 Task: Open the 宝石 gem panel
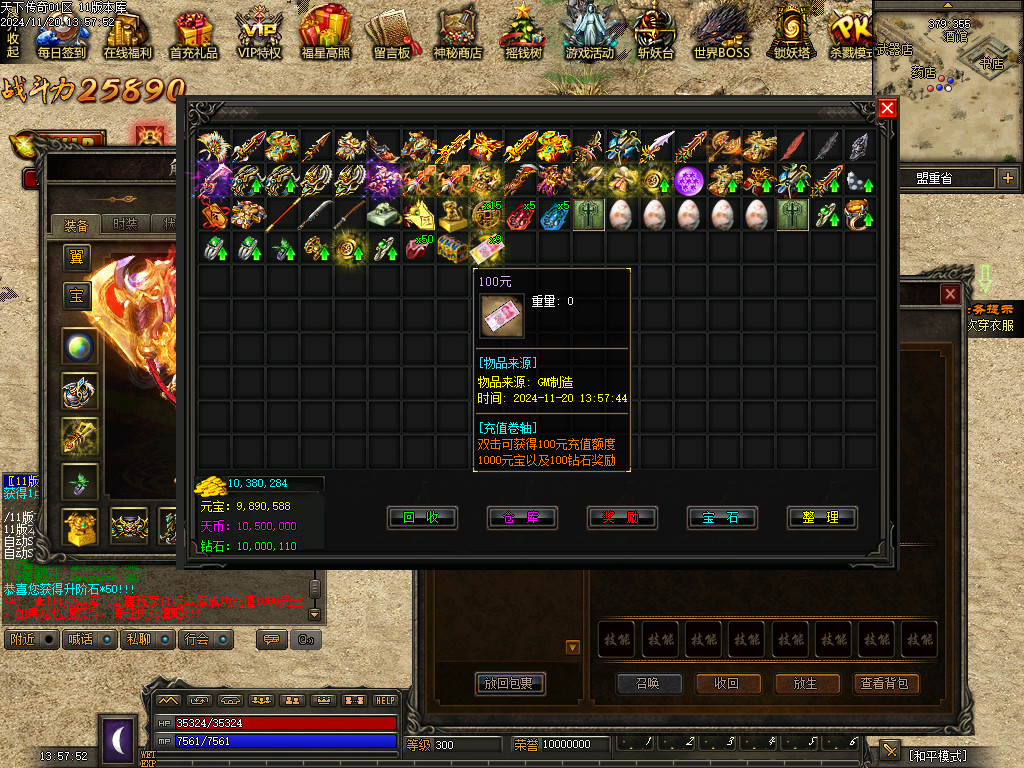click(721, 517)
